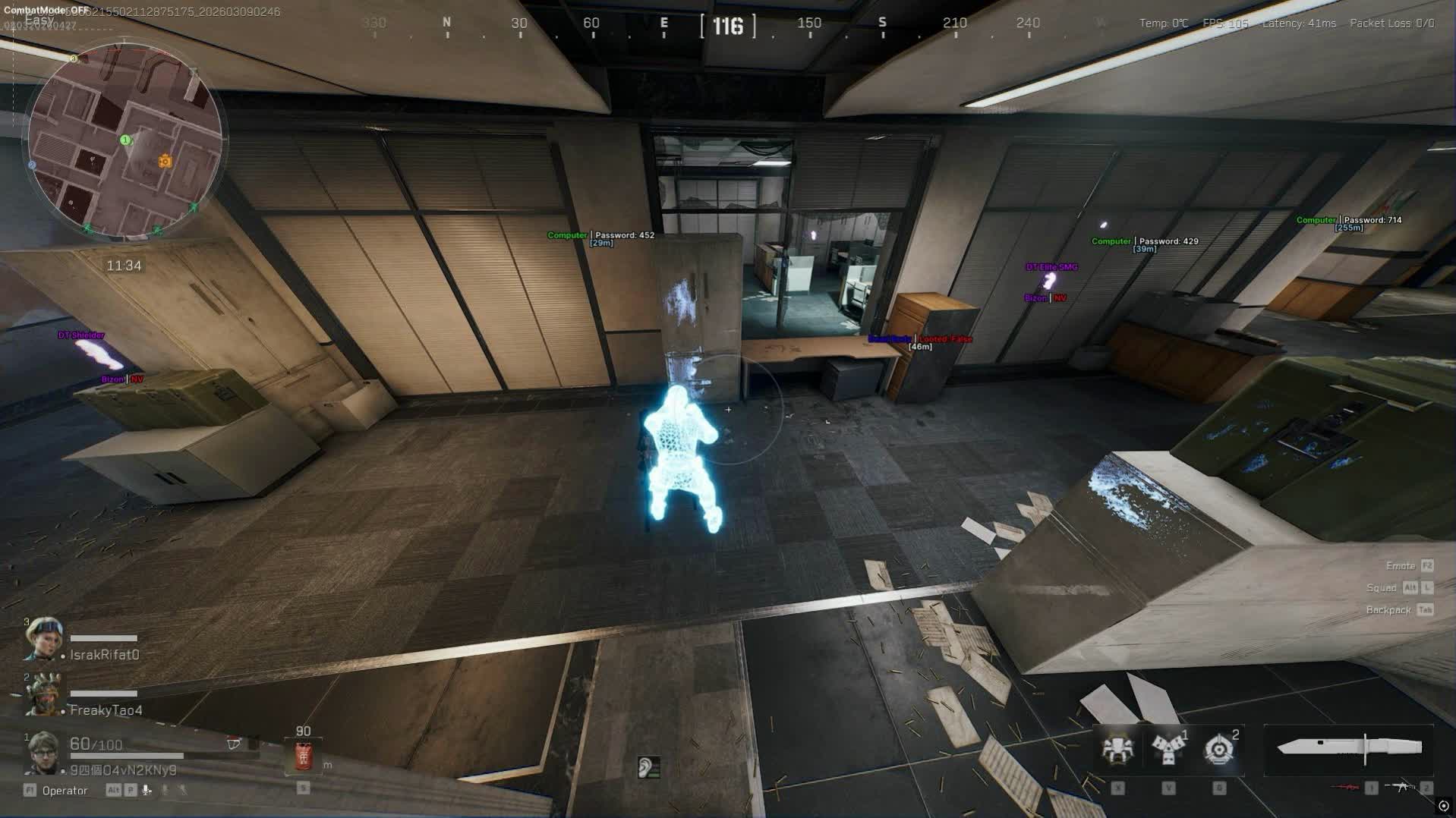Open the circular minimap
The height and width of the screenshot is (818, 1456).
(x=125, y=140)
